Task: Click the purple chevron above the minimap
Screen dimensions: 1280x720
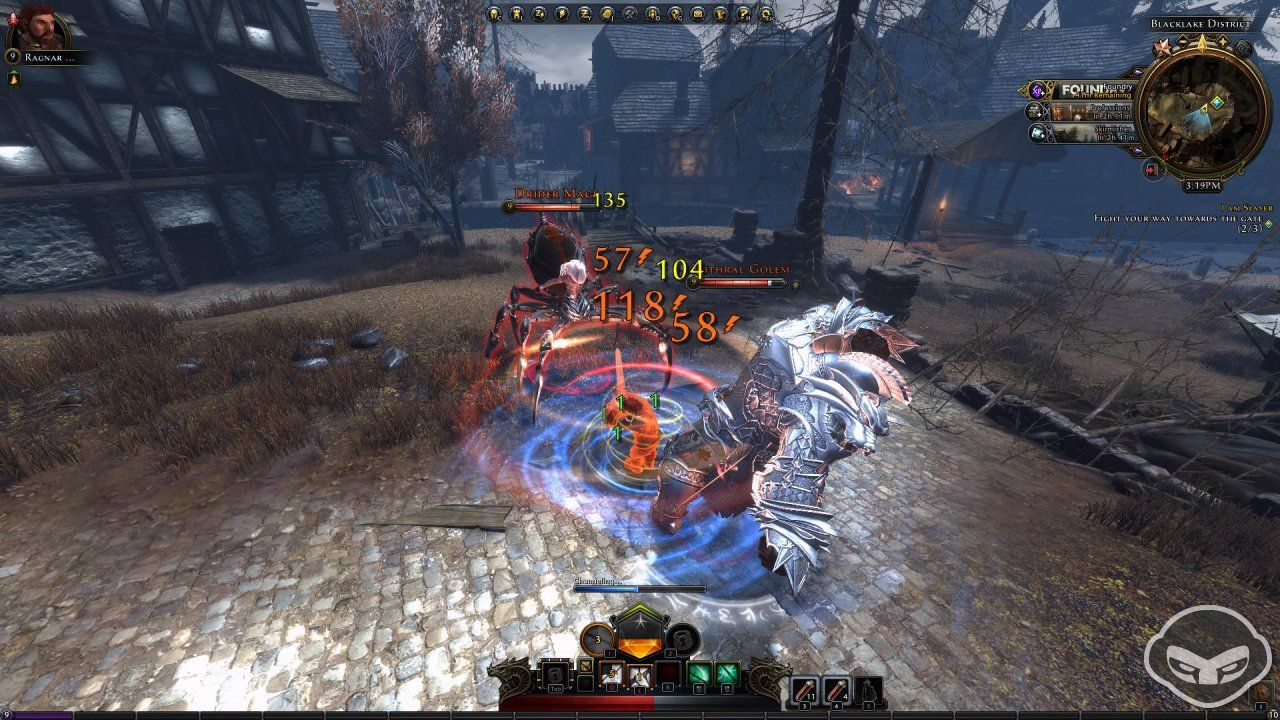Action: 1138,72
